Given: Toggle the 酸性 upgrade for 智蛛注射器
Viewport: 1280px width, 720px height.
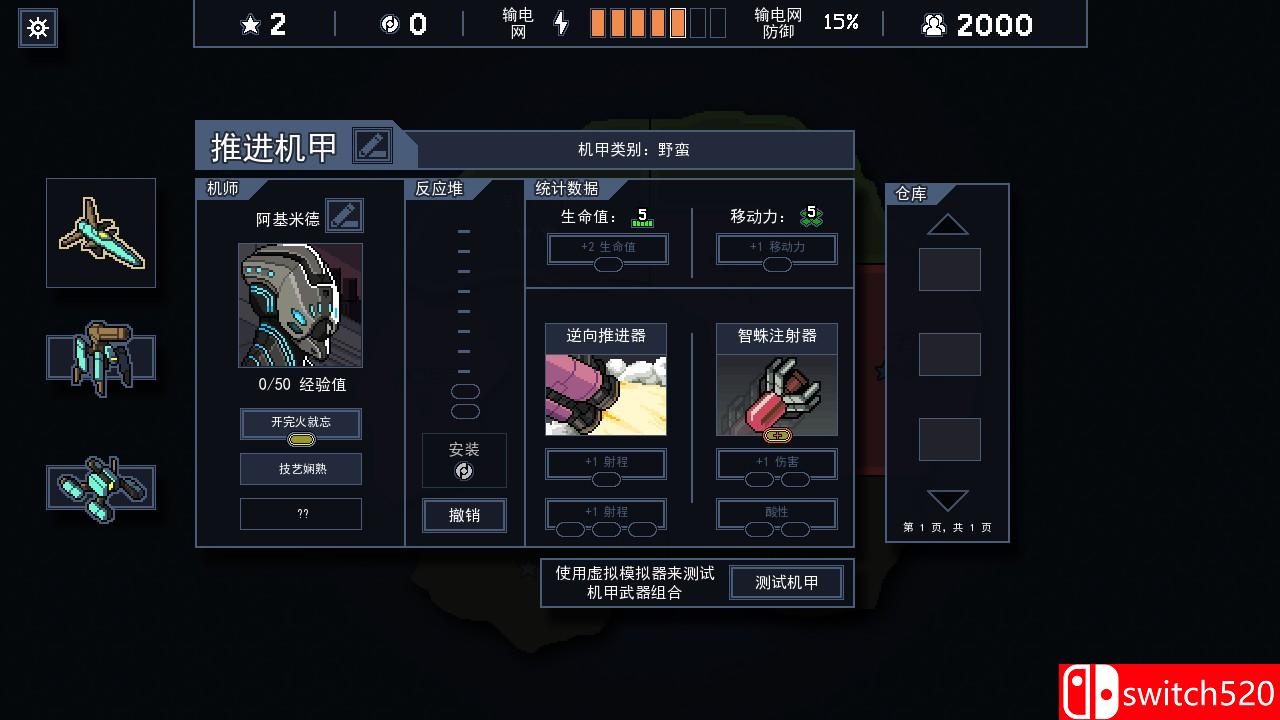Looking at the screenshot, I should pyautogui.click(x=776, y=513).
